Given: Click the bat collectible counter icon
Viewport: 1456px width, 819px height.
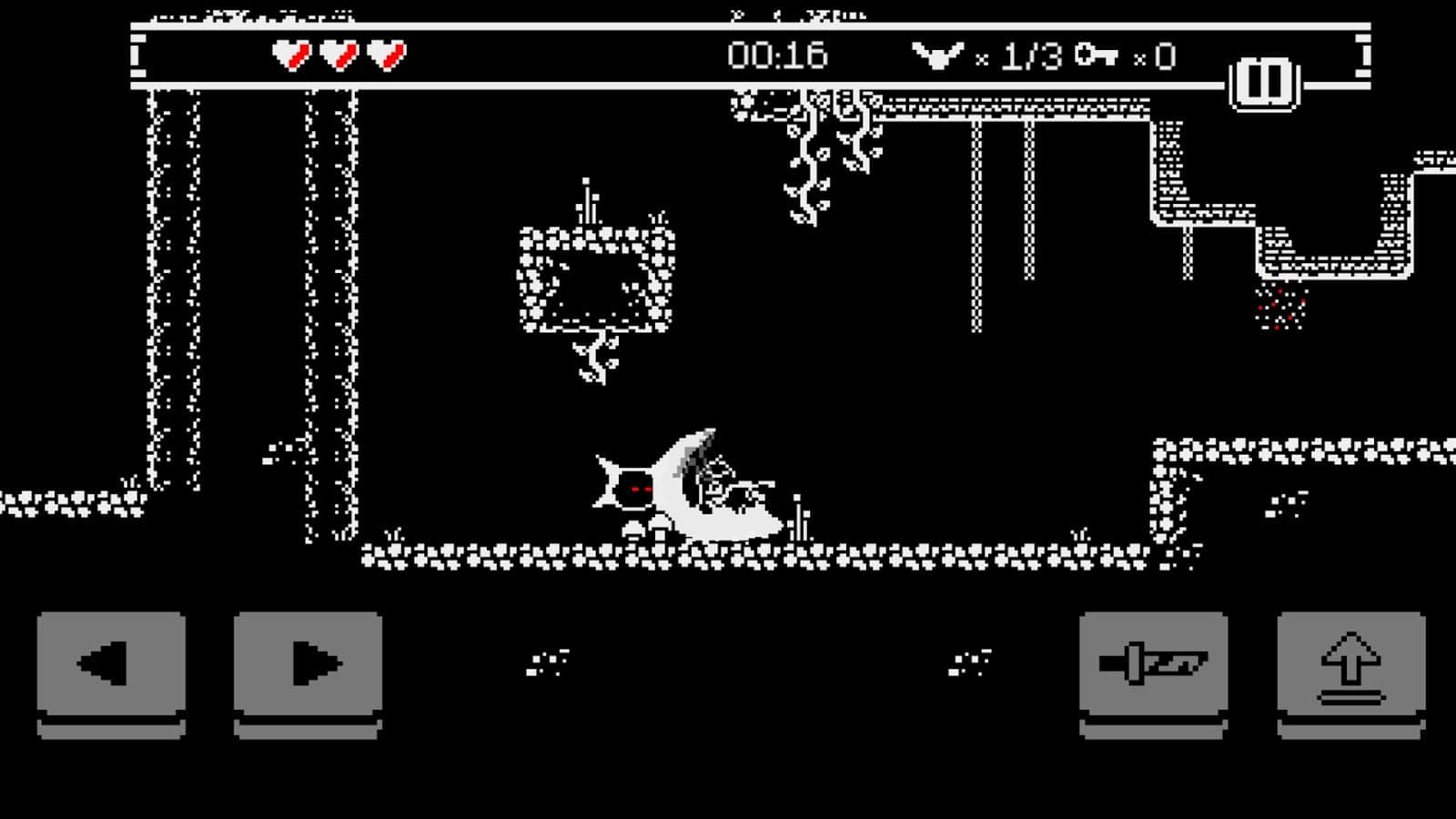Looking at the screenshot, I should pos(937,56).
